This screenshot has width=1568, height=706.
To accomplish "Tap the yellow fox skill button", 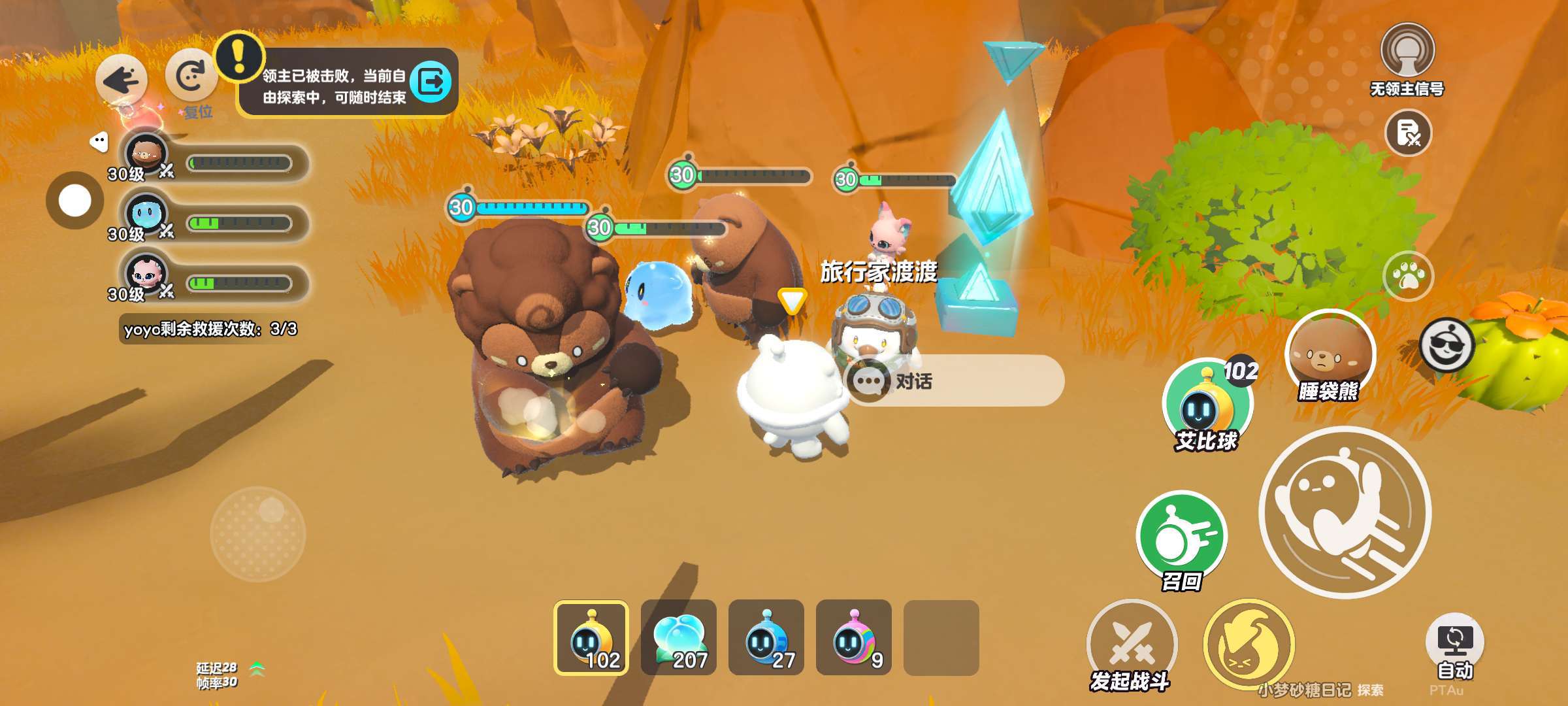I will 1248,645.
